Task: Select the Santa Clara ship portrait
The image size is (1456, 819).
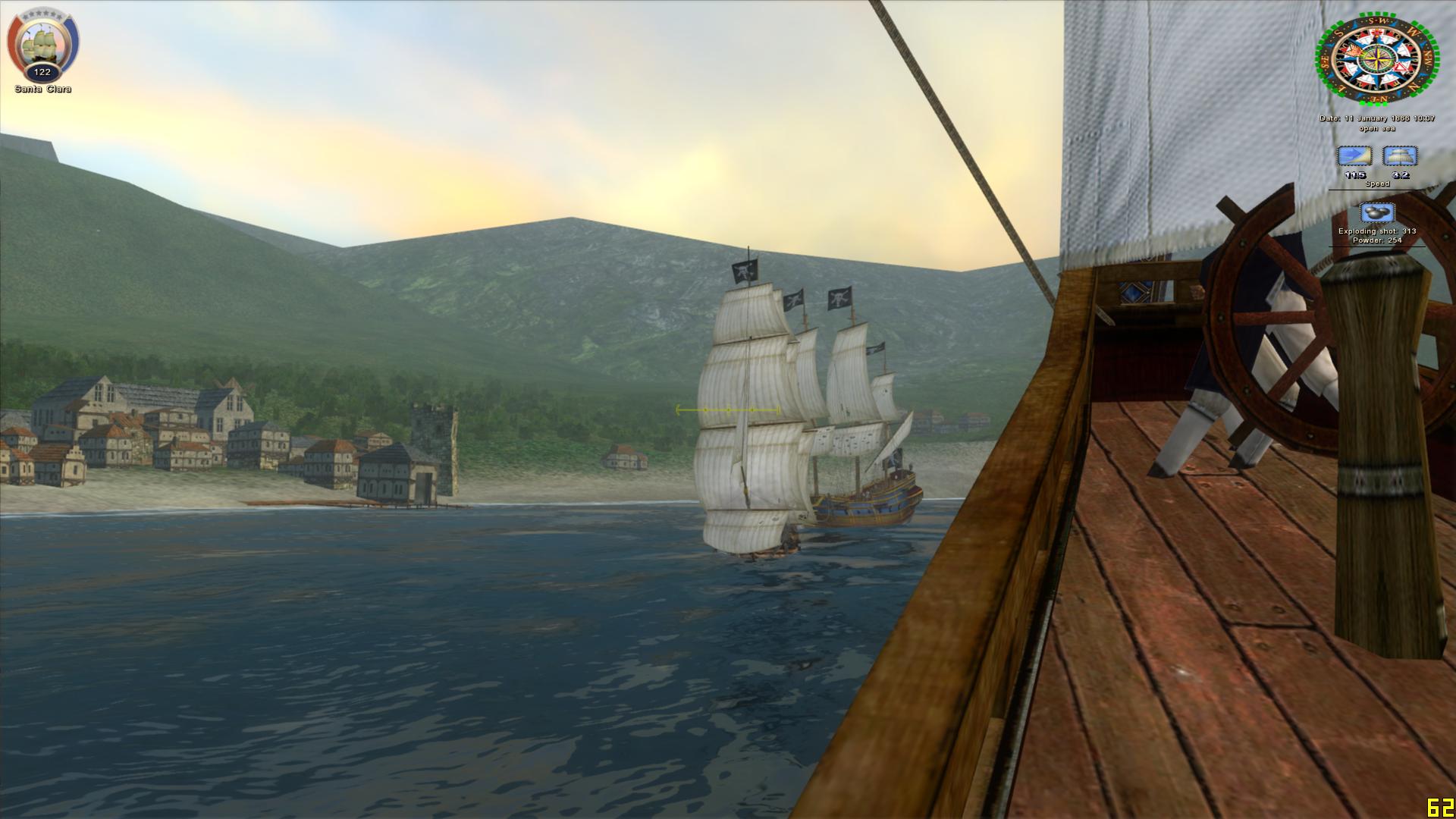Action: pyautogui.click(x=42, y=45)
